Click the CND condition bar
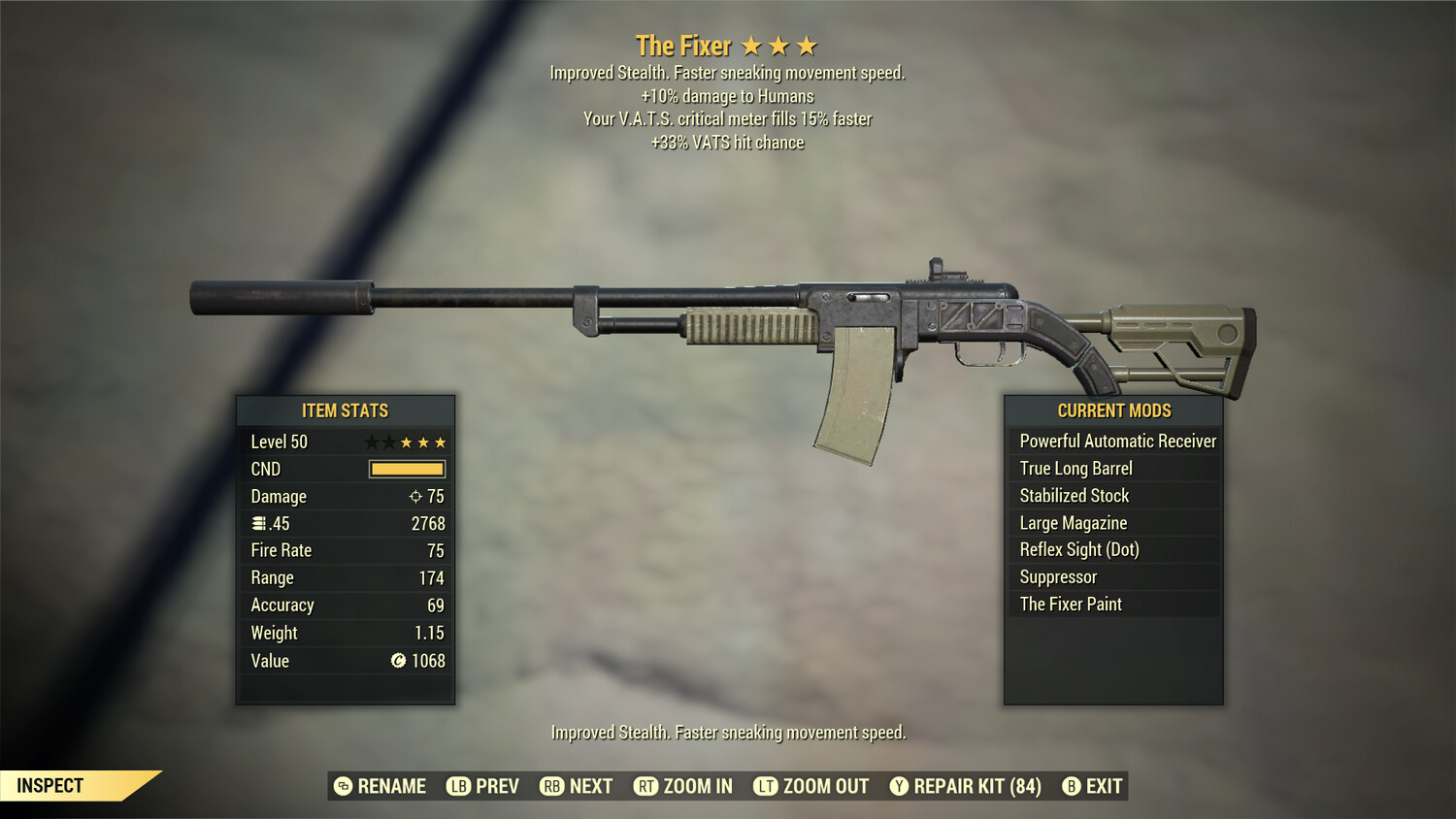 pos(405,469)
